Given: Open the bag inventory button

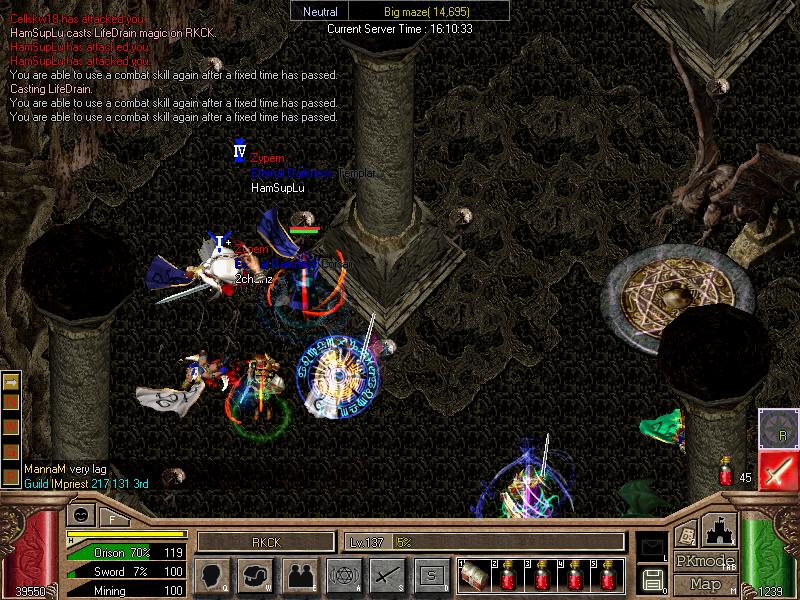Looking at the screenshot, I should tap(254, 575).
